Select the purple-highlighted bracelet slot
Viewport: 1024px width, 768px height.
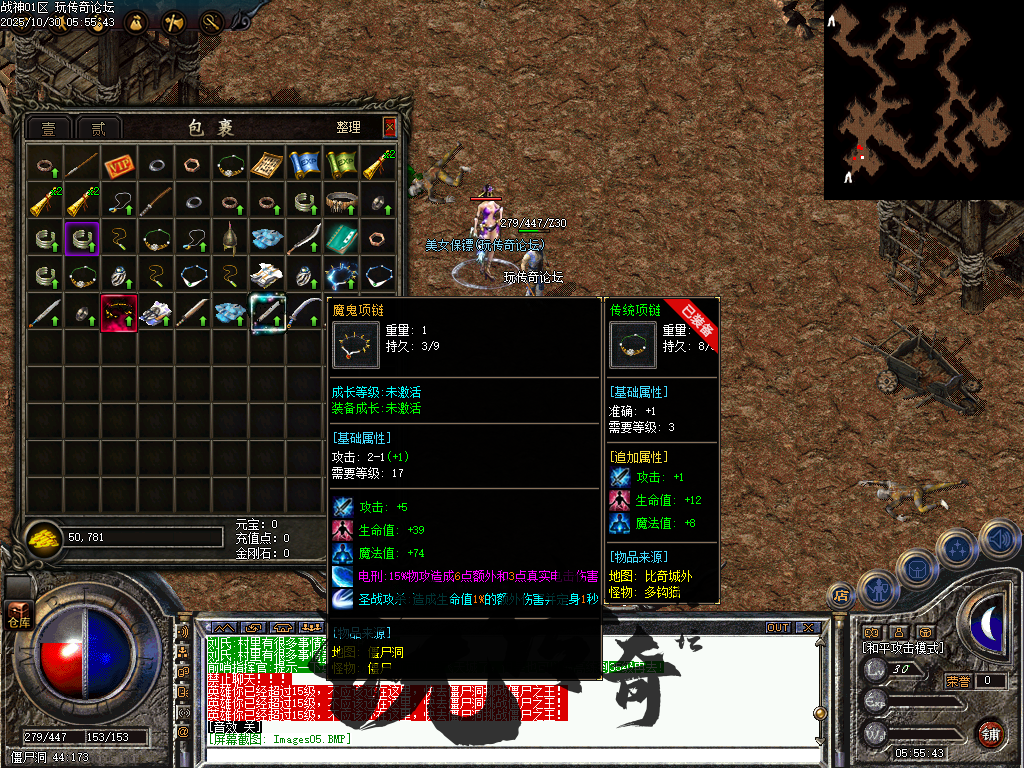[82, 238]
